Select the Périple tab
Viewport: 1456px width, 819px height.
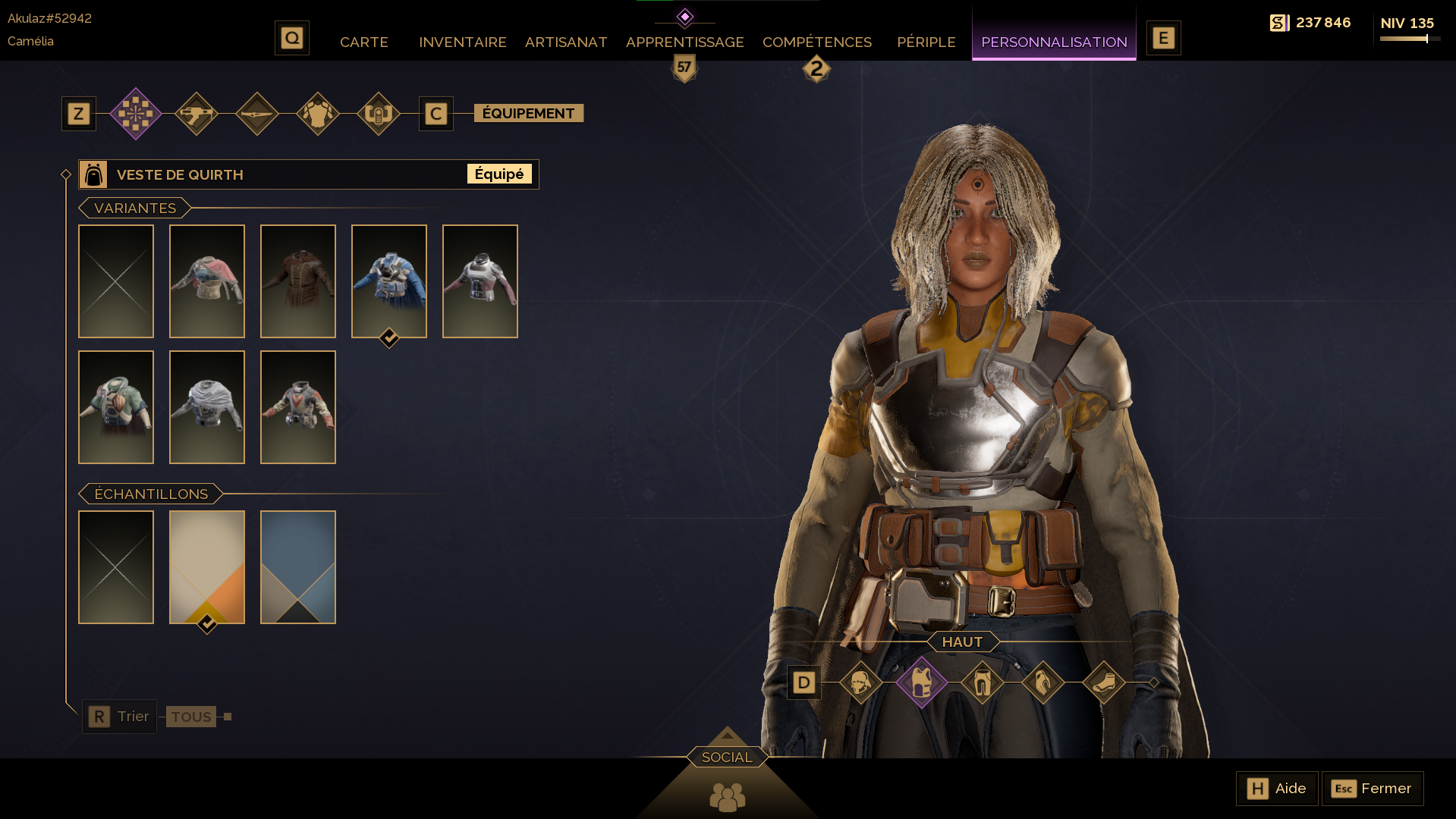click(x=926, y=42)
